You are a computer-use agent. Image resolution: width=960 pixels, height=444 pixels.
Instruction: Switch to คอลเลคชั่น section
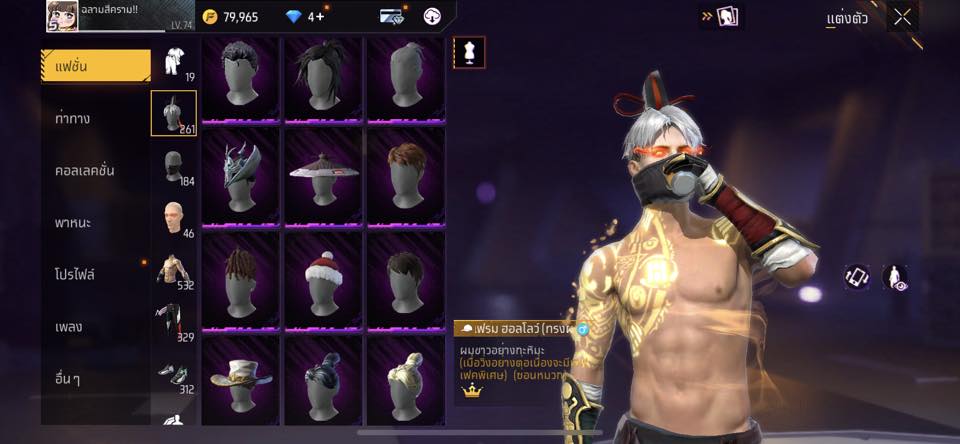pos(85,171)
